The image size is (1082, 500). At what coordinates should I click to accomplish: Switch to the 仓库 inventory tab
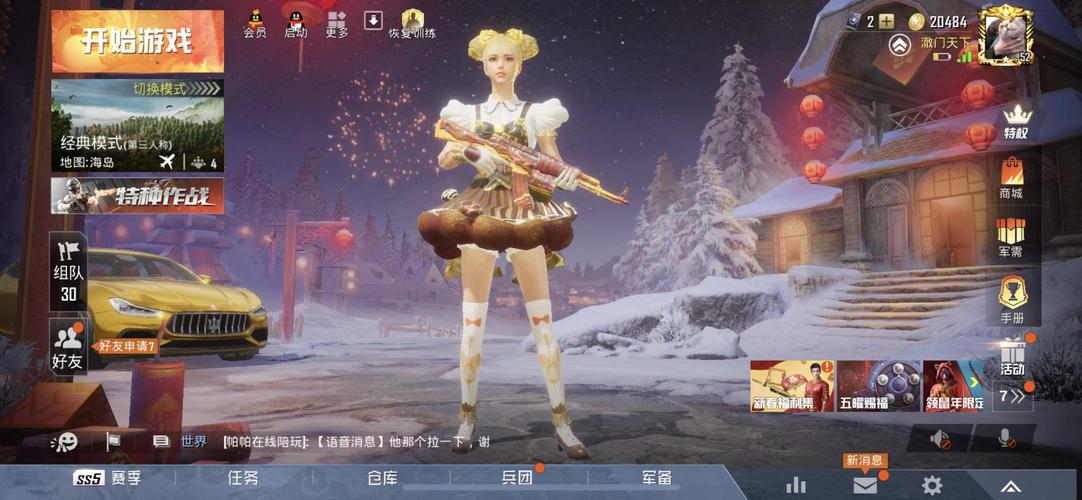click(x=383, y=478)
